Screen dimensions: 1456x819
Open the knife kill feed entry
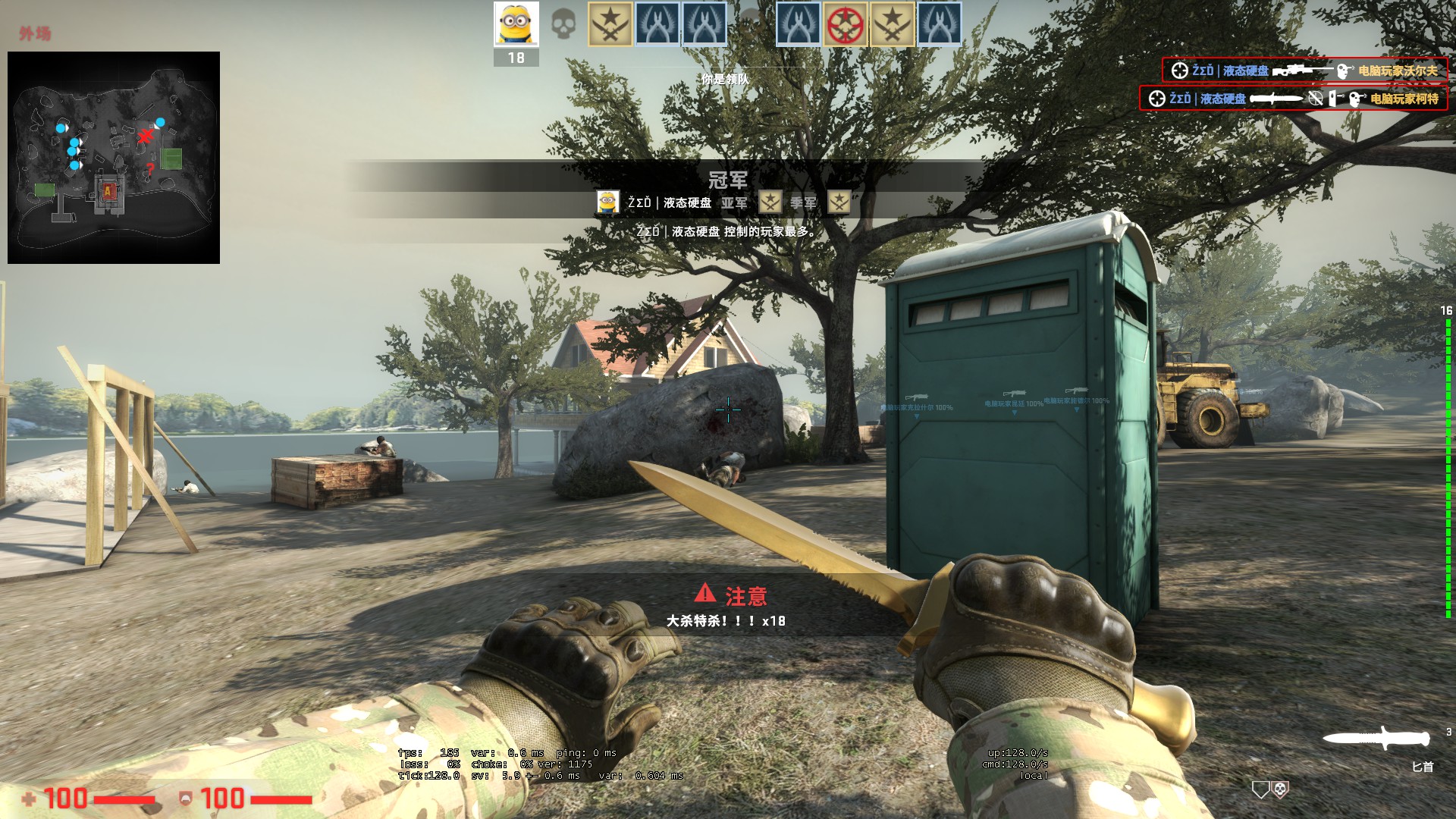(x=1293, y=99)
